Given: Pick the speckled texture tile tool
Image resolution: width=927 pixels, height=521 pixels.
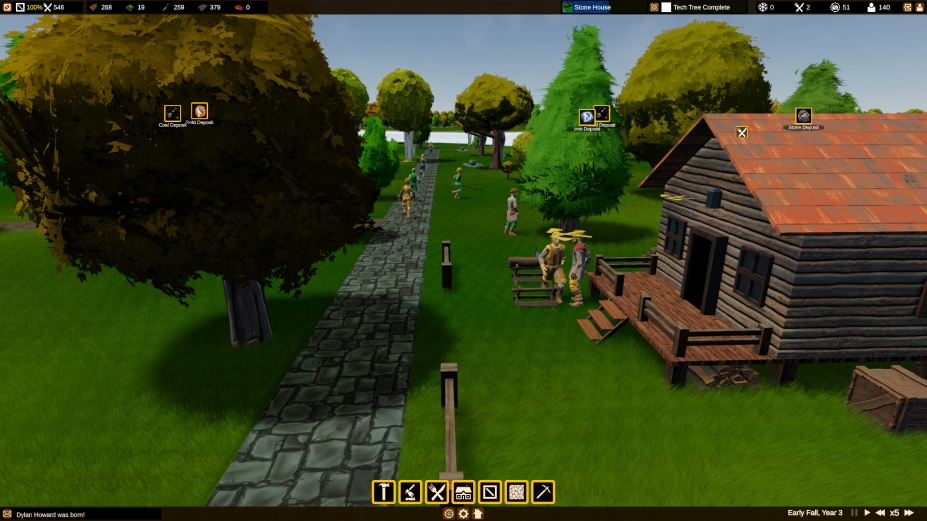Looking at the screenshot, I should (x=516, y=492).
